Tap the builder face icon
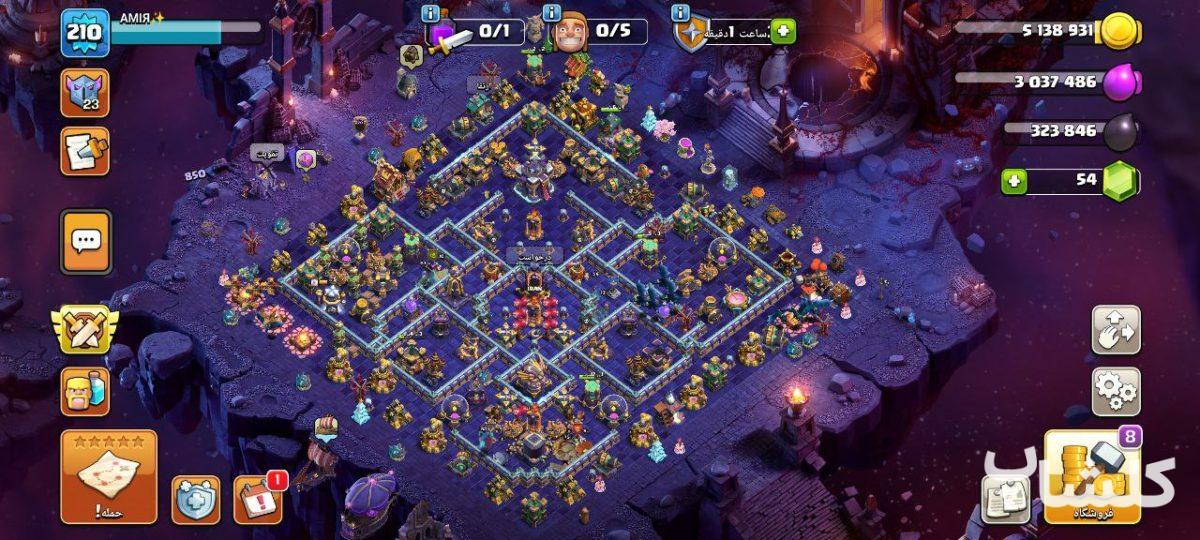The image size is (1200, 540). [567, 31]
